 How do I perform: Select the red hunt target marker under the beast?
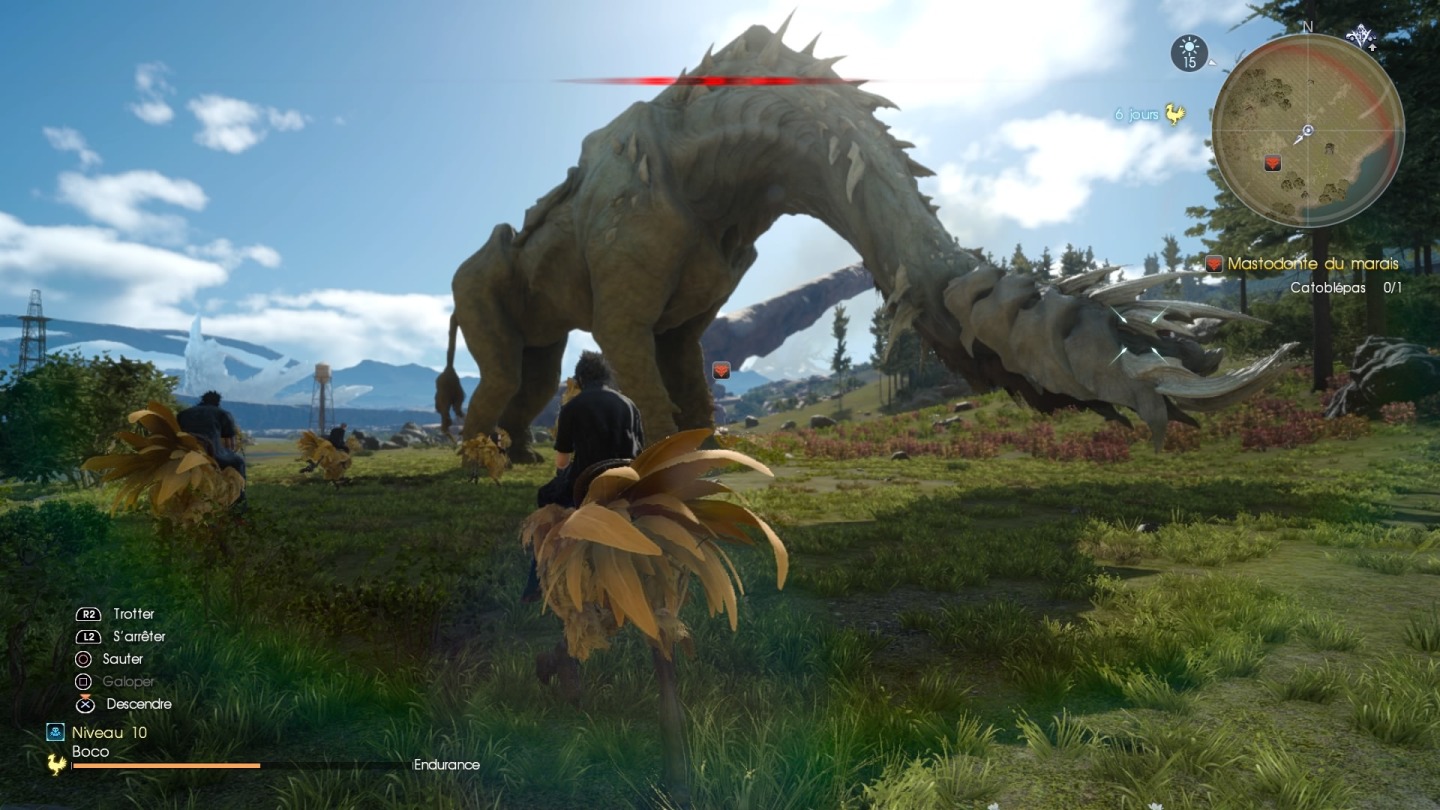720,370
